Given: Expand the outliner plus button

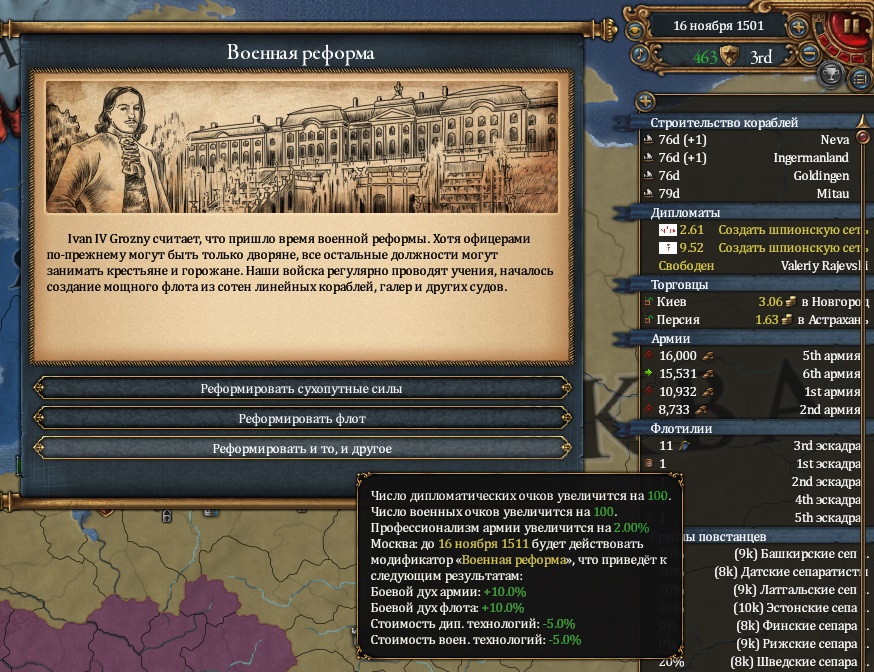Looking at the screenshot, I should [x=645, y=101].
